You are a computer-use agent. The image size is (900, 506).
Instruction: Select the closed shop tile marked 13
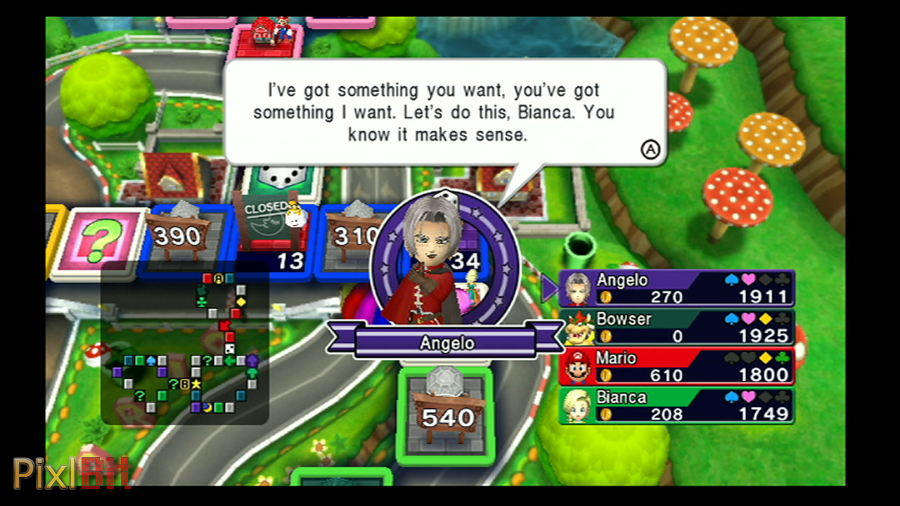click(x=272, y=238)
